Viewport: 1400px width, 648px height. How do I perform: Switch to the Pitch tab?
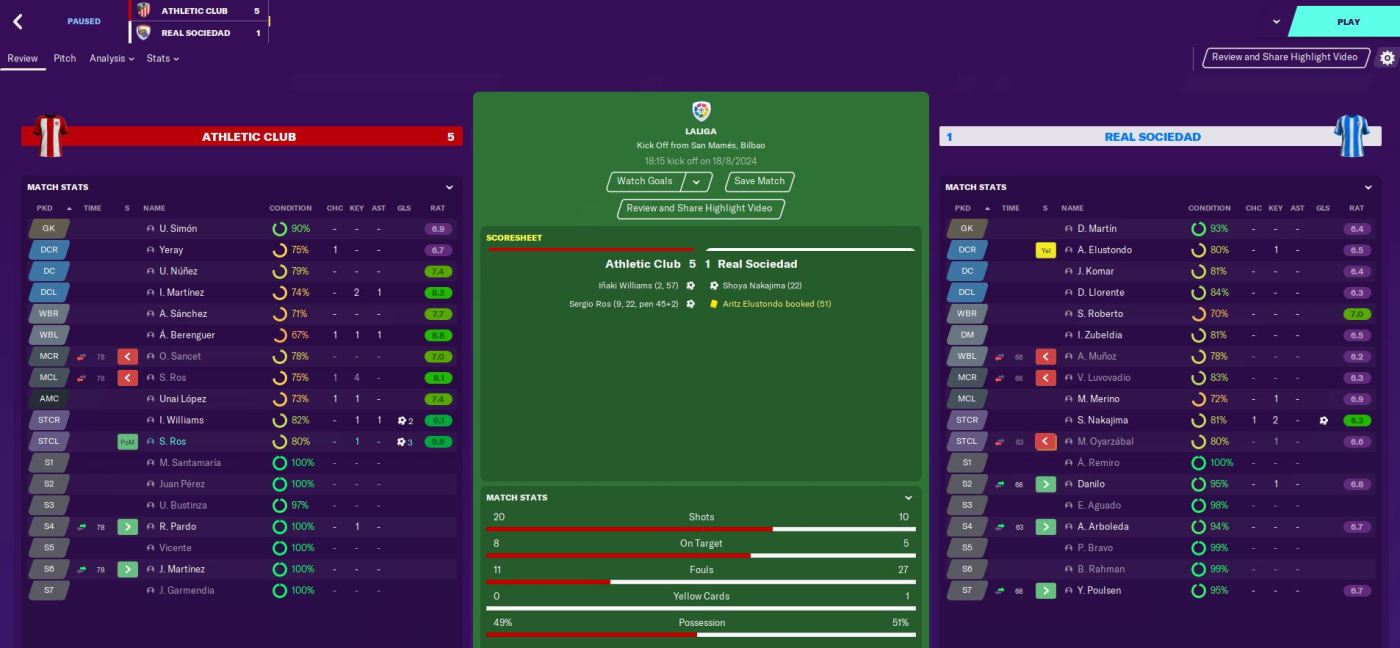[x=65, y=58]
